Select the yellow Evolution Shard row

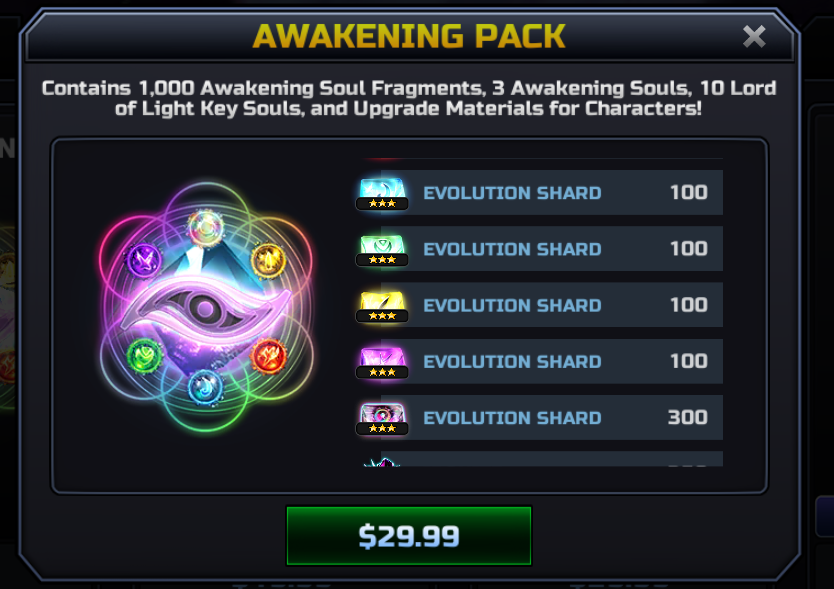click(x=540, y=305)
